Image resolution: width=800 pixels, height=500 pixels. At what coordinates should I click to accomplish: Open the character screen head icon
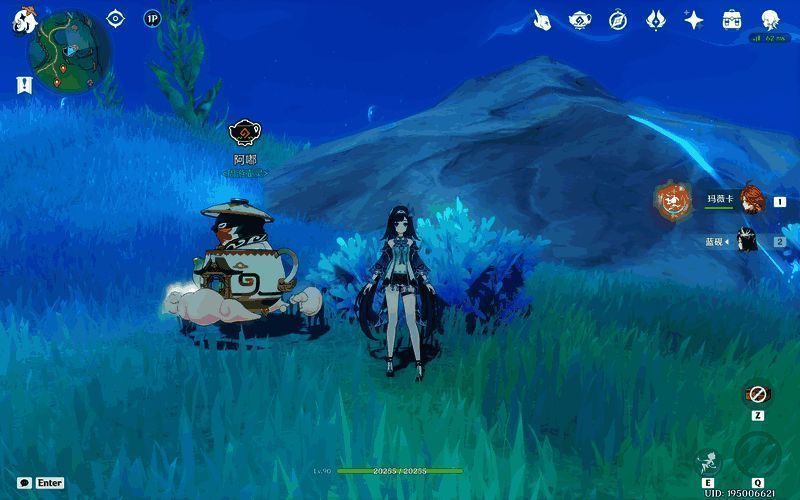coord(770,20)
